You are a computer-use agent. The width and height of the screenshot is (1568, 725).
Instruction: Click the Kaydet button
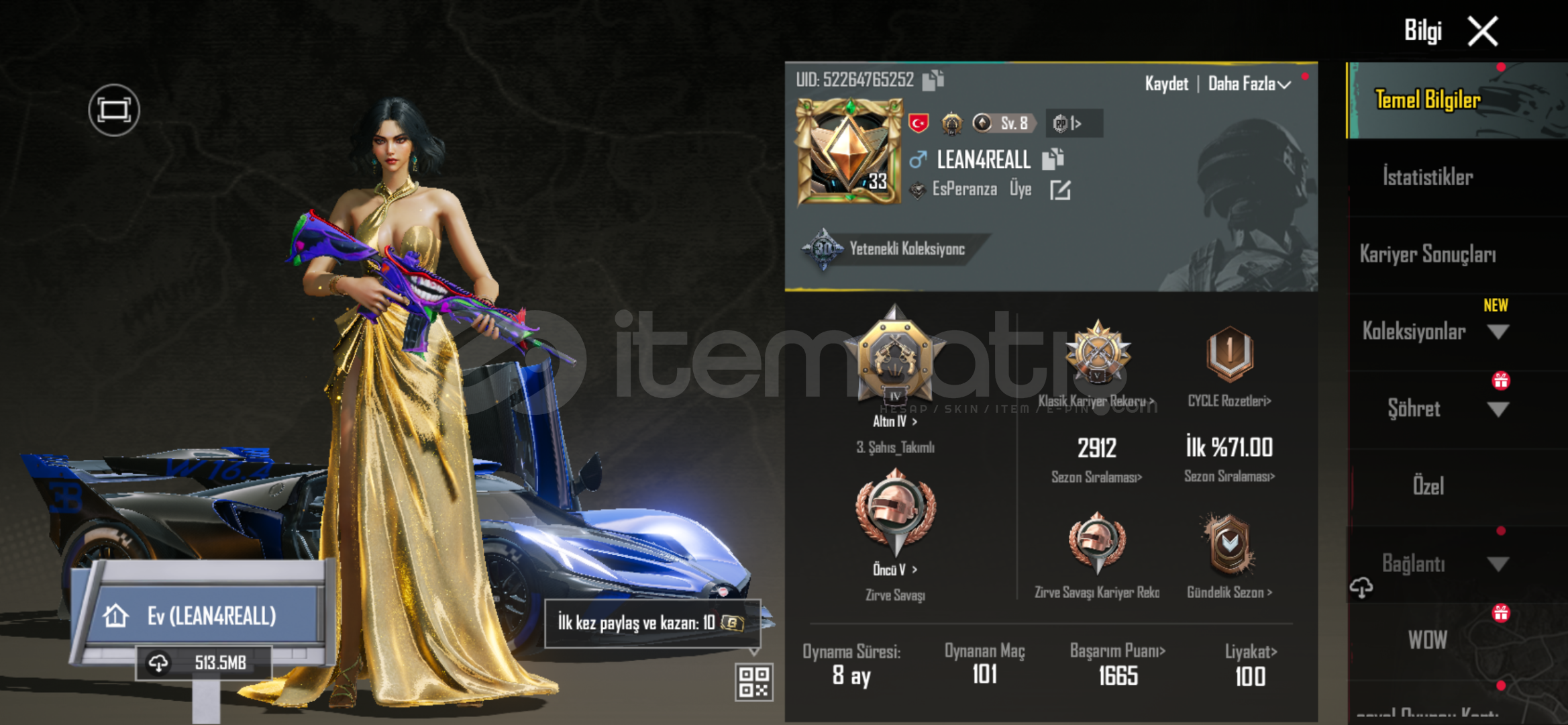tap(1167, 83)
